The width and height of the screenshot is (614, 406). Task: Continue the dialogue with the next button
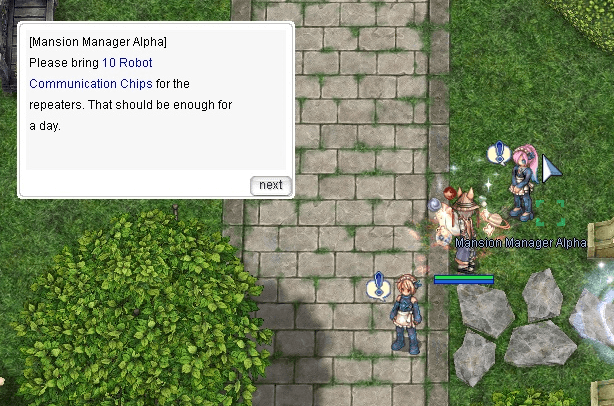270,185
